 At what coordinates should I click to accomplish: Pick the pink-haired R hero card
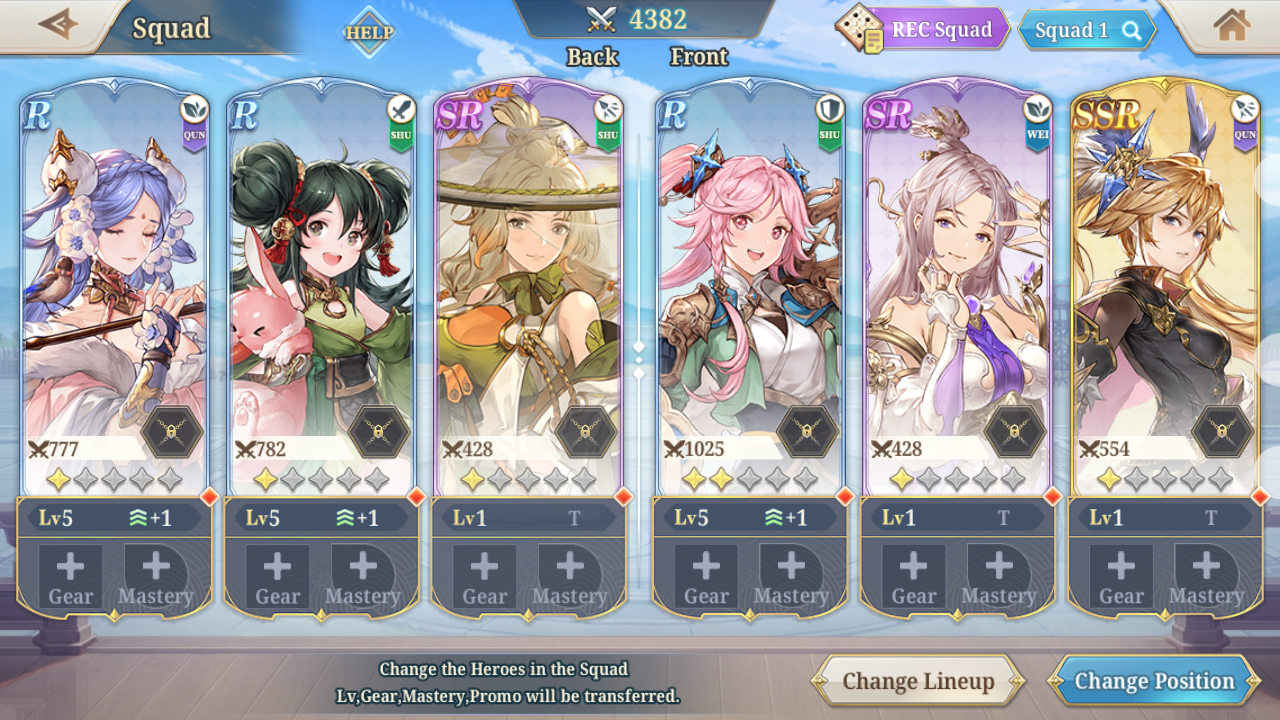[749, 280]
